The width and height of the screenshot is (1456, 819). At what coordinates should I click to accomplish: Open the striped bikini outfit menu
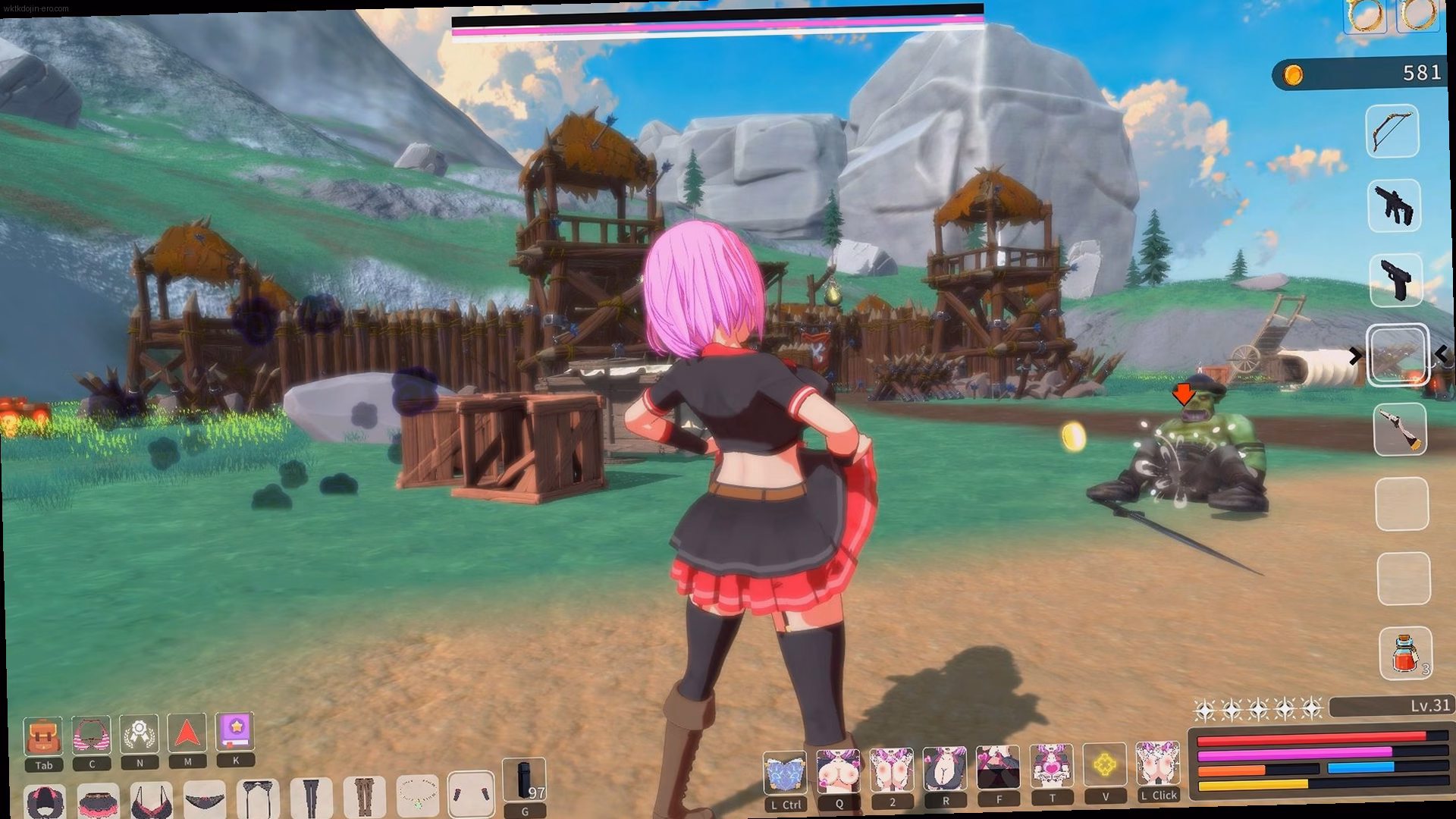pos(92,735)
